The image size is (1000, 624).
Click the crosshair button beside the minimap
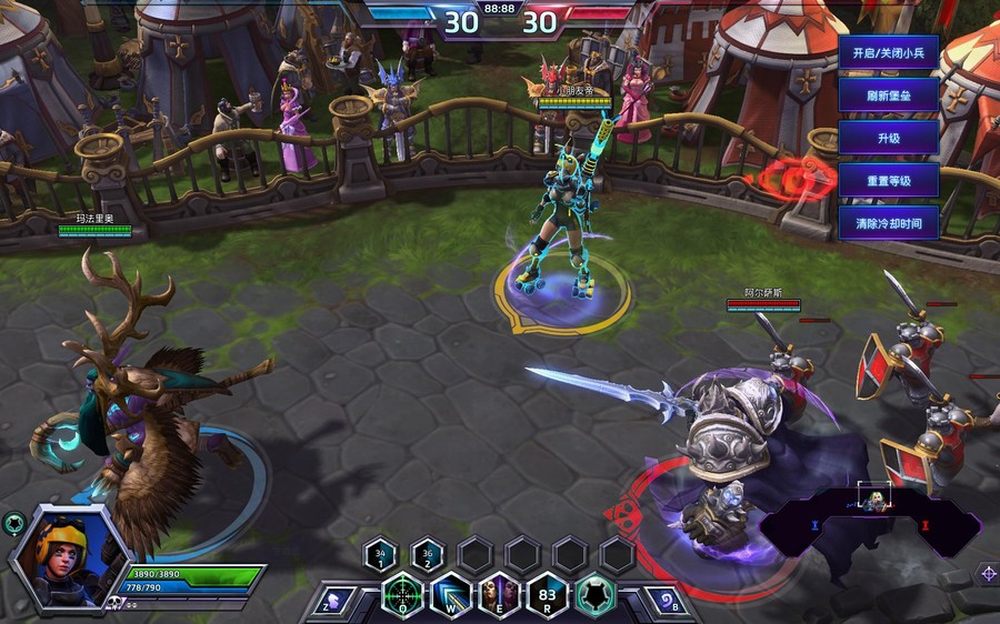986,573
